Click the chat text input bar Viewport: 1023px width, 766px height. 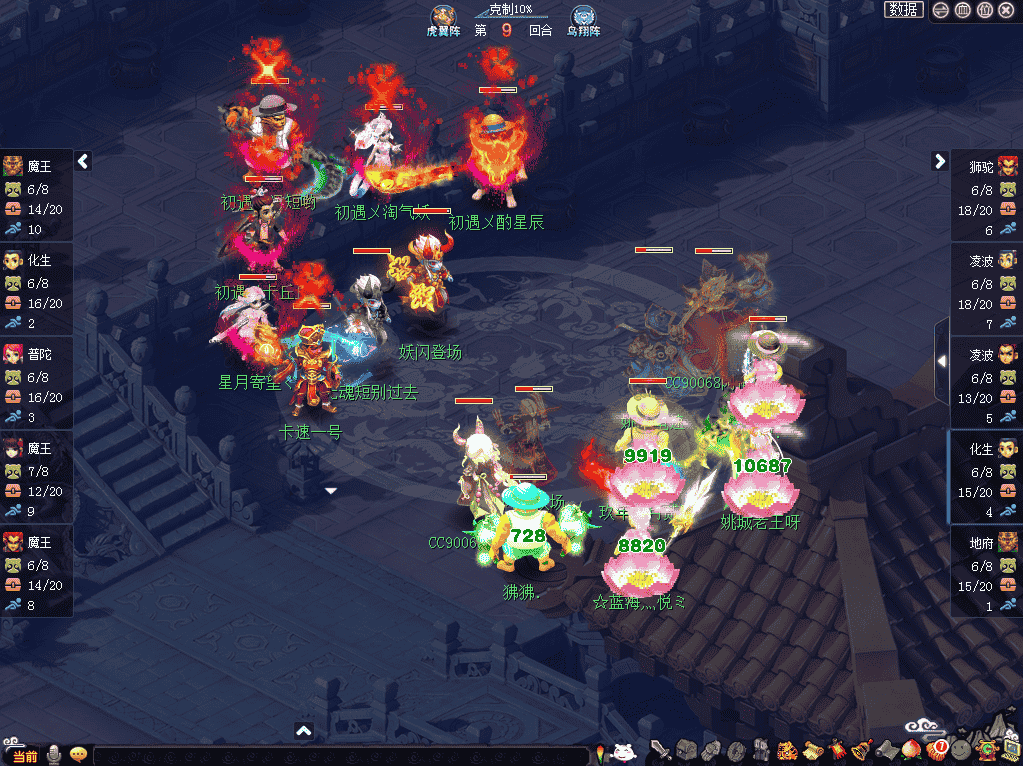pos(340,756)
